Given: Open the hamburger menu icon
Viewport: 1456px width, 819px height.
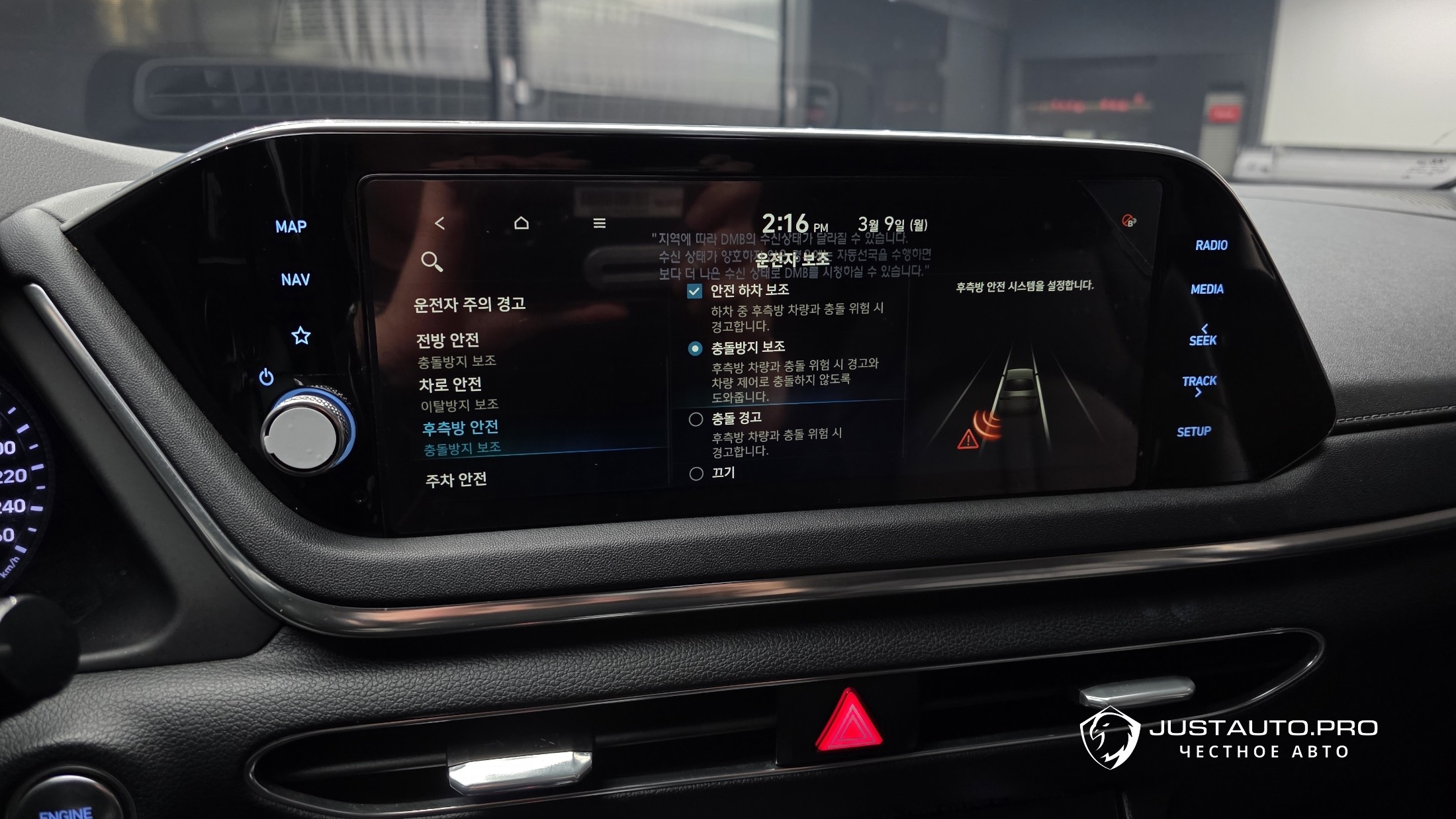Looking at the screenshot, I should pos(600,224).
